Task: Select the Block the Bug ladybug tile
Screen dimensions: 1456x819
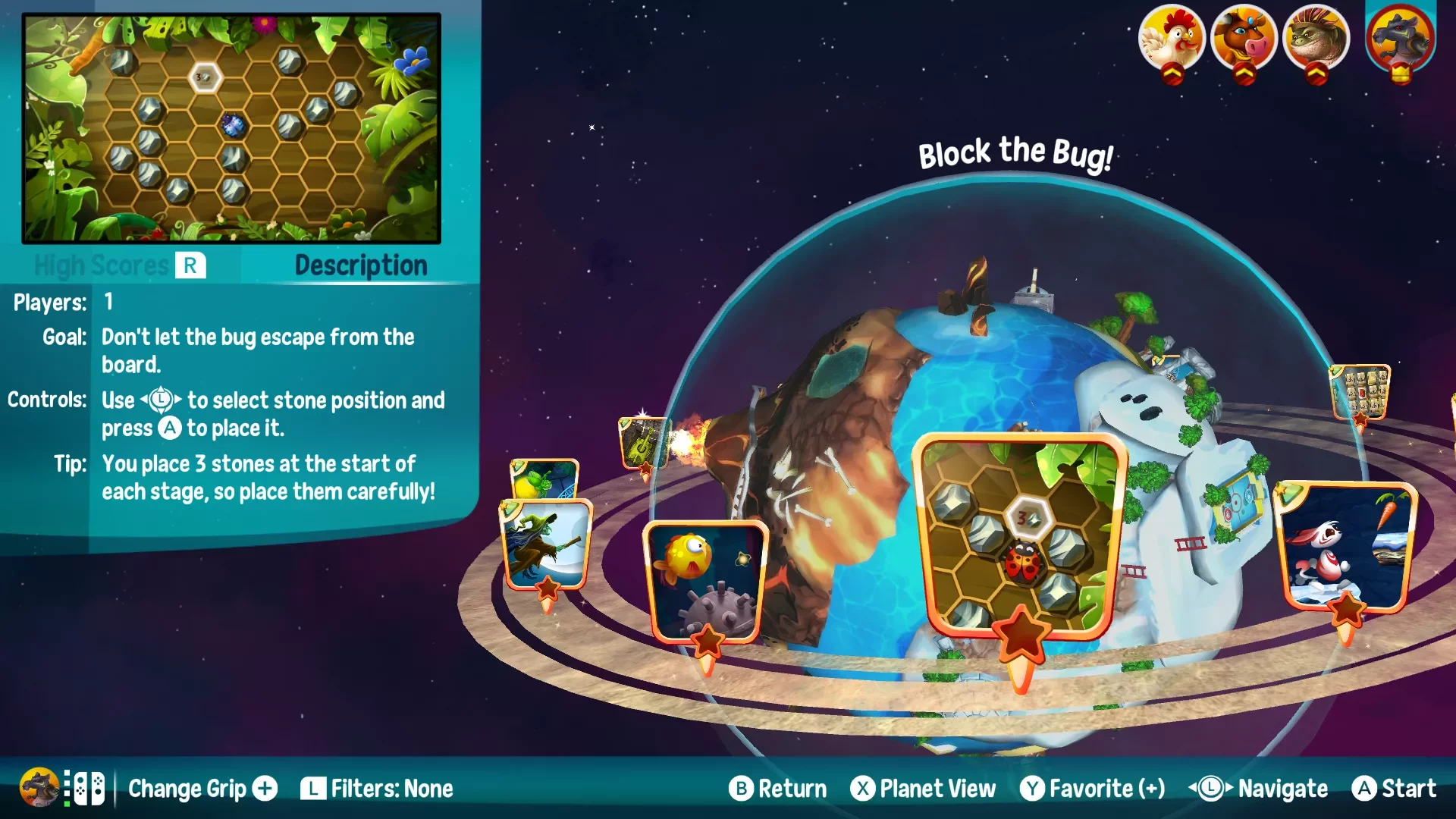Action: [x=1018, y=536]
